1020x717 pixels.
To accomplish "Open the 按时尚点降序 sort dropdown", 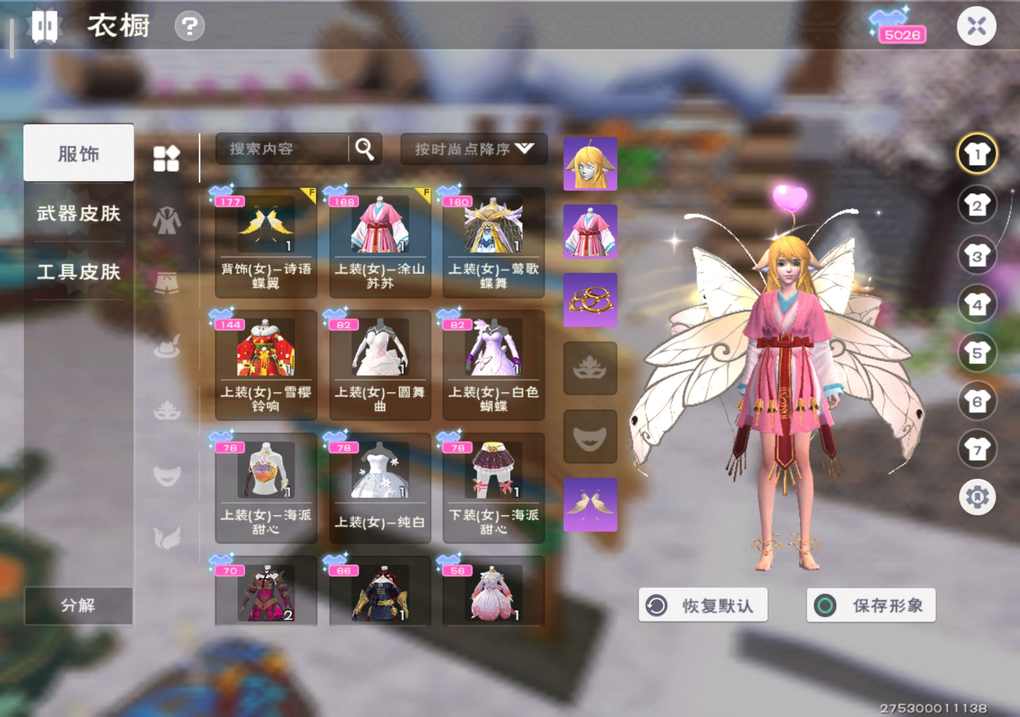I will [x=474, y=149].
